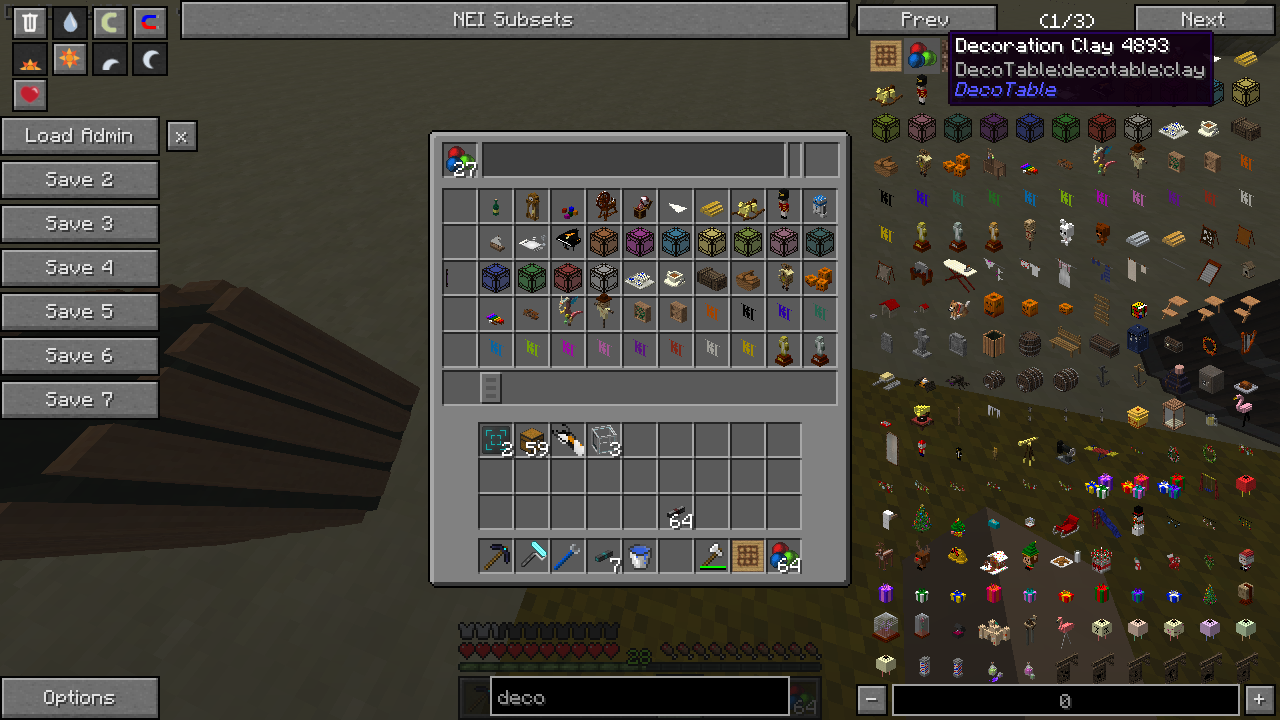The image size is (1280, 720).
Task: Focus the search box containing "deco"
Action: (640, 697)
